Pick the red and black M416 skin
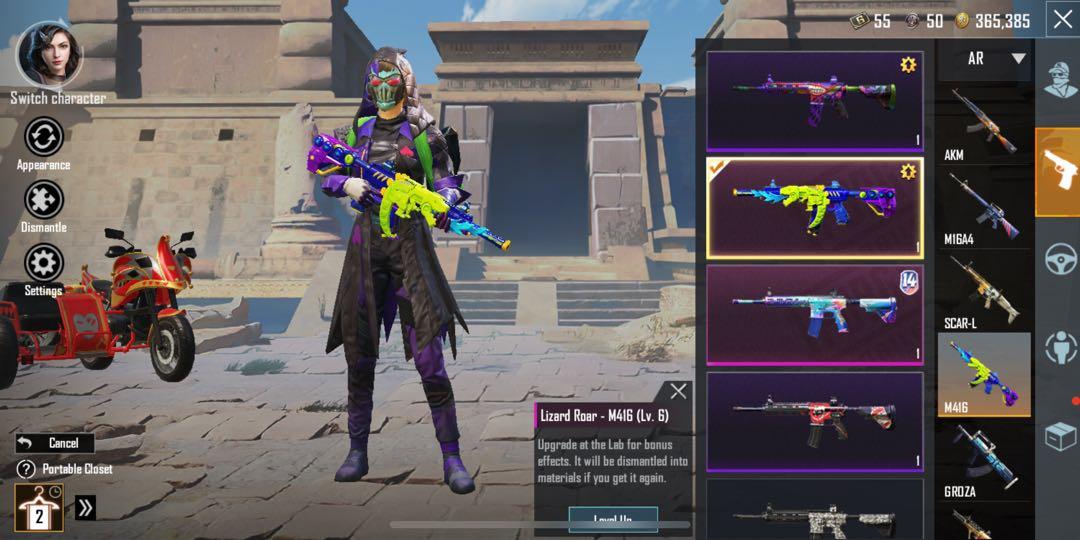Image resolution: width=1080 pixels, height=540 pixels. pos(814,421)
